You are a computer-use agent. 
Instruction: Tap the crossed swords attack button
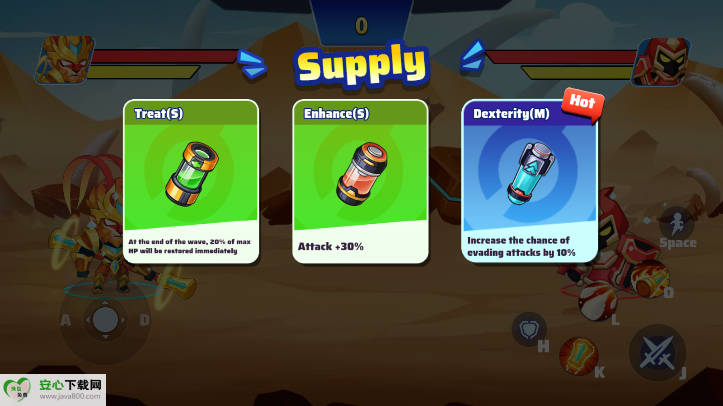(657, 353)
